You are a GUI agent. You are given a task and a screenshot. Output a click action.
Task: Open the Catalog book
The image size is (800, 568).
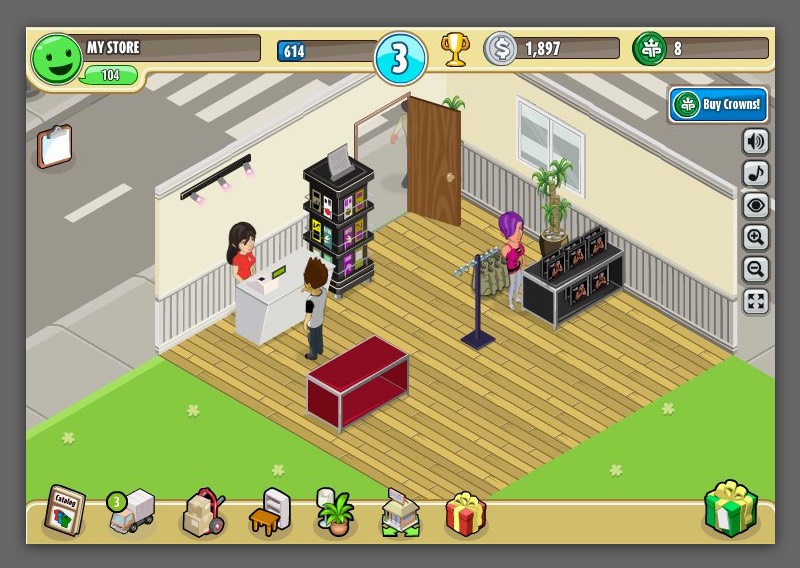(64, 511)
